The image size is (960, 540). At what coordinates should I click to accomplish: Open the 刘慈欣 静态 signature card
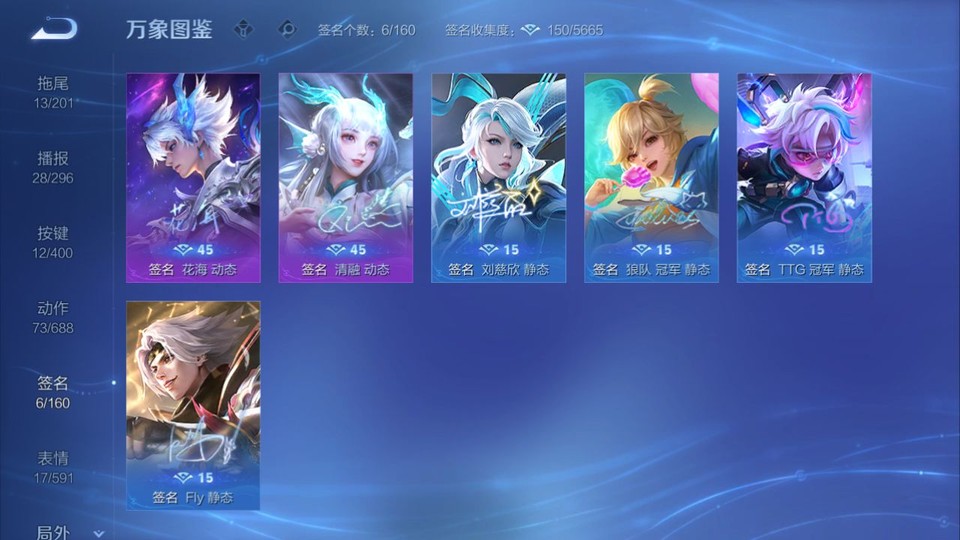(498, 177)
